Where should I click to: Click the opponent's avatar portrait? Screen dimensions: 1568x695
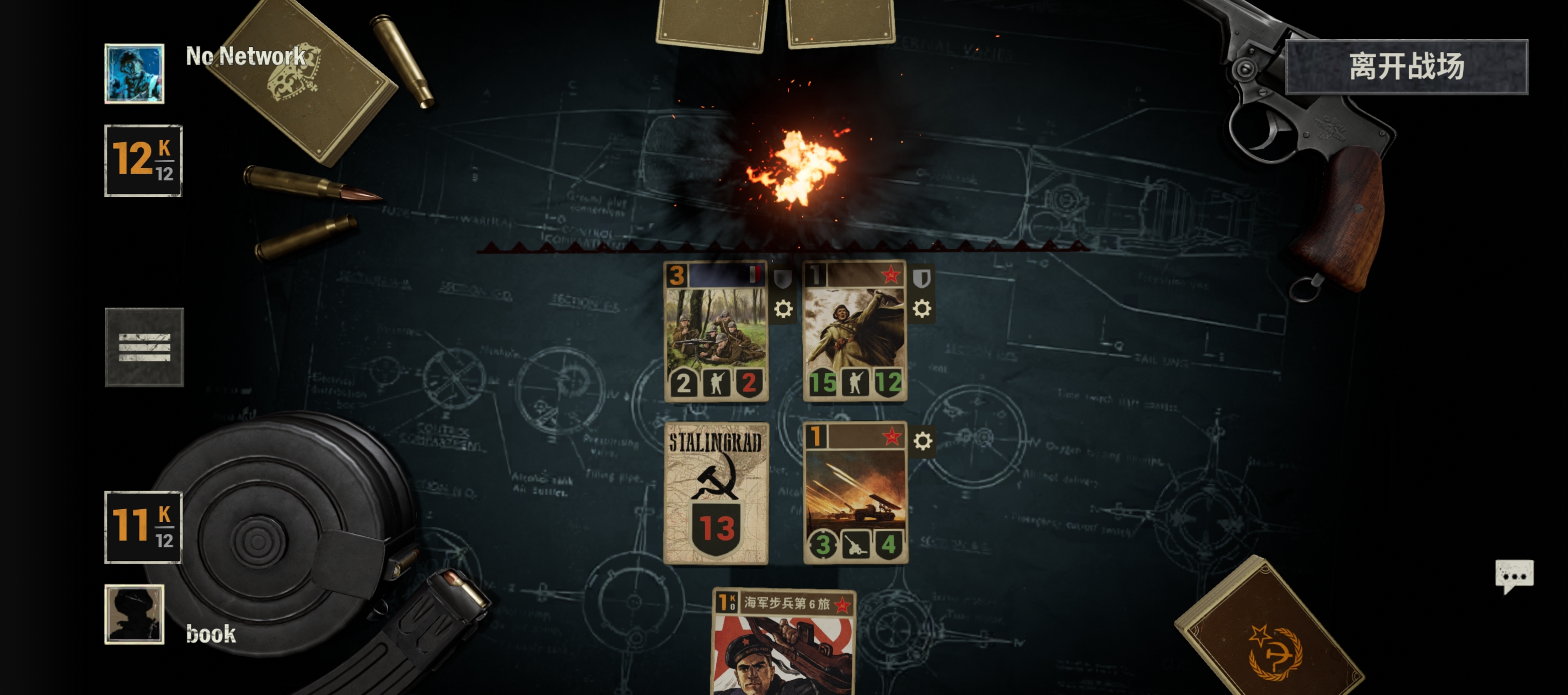pos(133,72)
